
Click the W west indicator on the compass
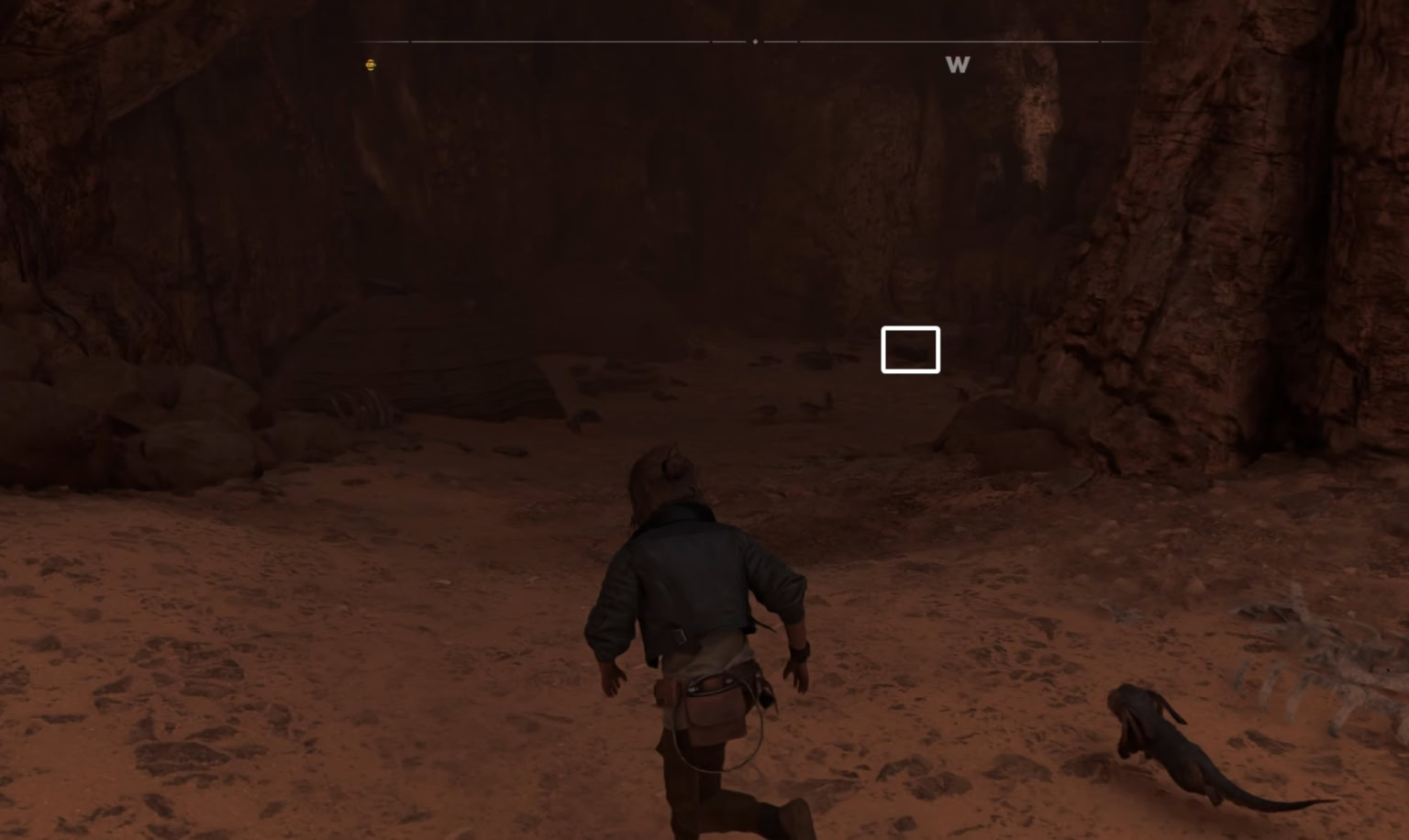[x=957, y=65]
